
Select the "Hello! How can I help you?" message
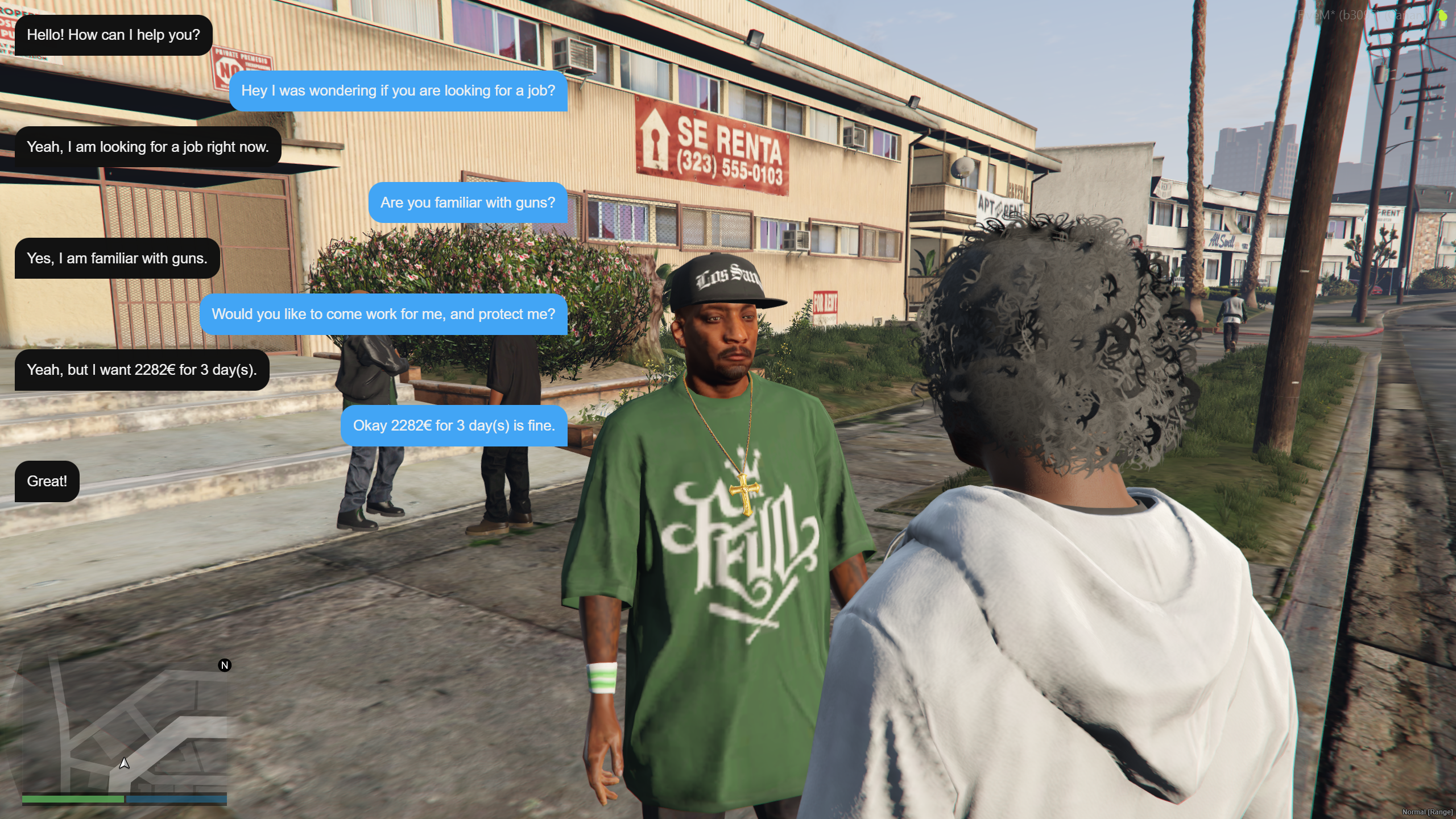click(x=113, y=35)
